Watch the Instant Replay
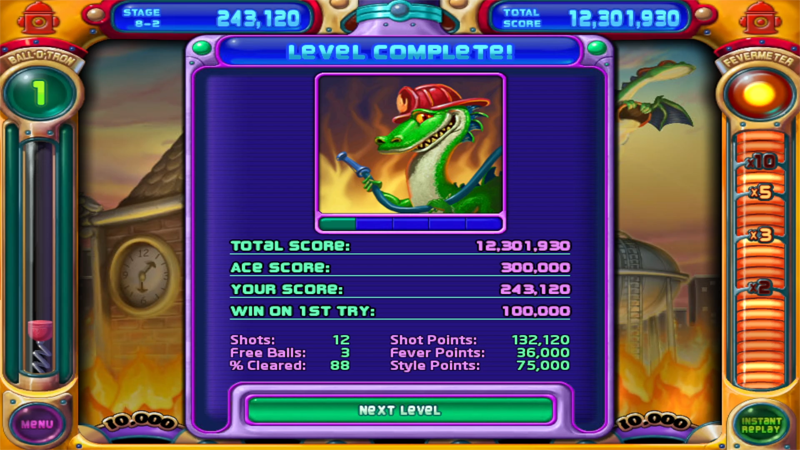 click(x=761, y=423)
